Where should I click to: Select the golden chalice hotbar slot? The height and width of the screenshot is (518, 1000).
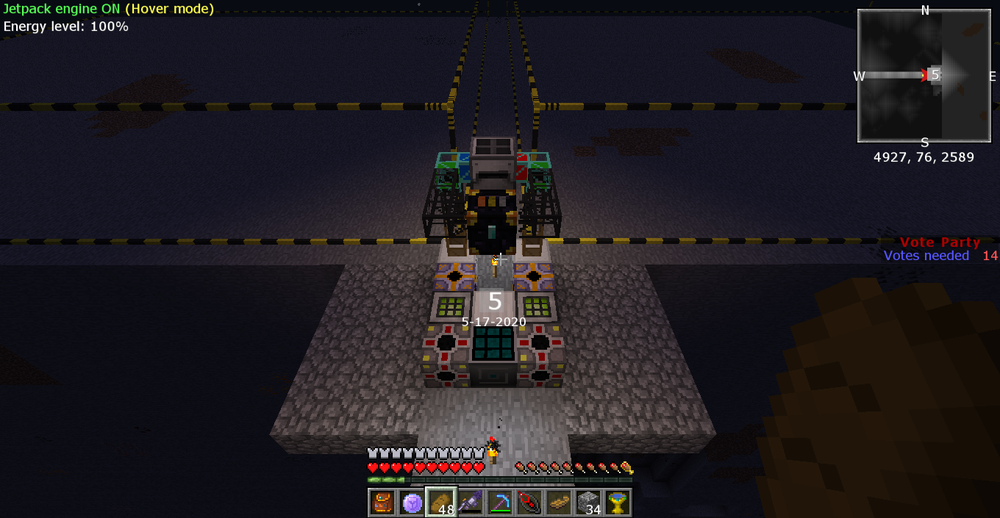tap(618, 502)
